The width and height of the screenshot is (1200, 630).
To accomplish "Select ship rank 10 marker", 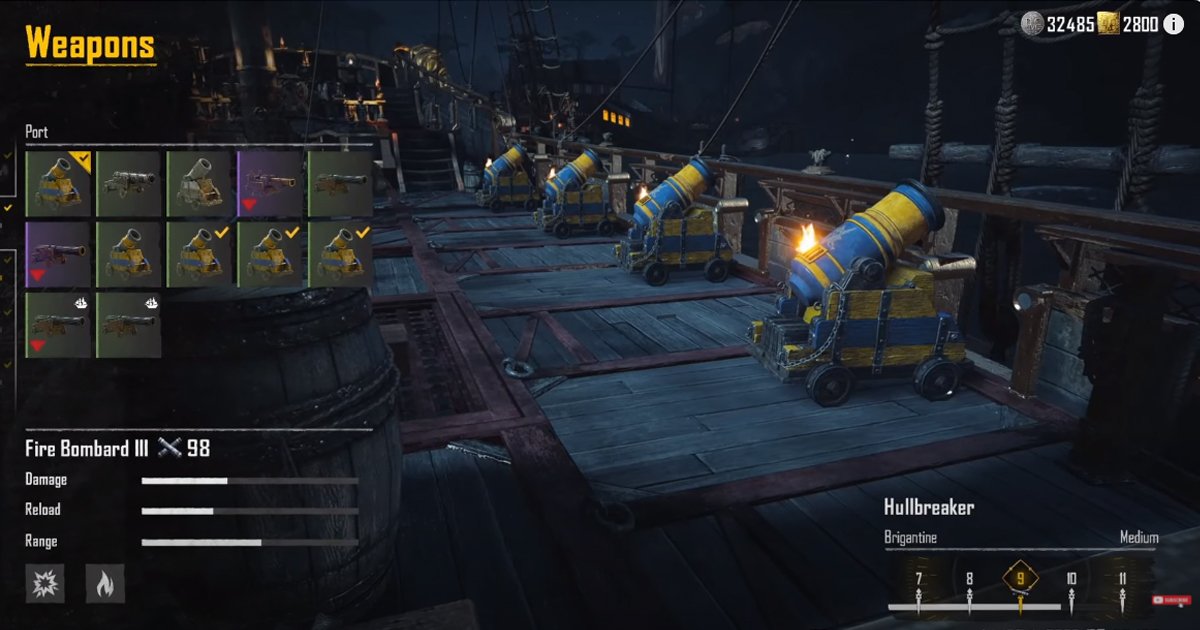I will (x=1071, y=579).
